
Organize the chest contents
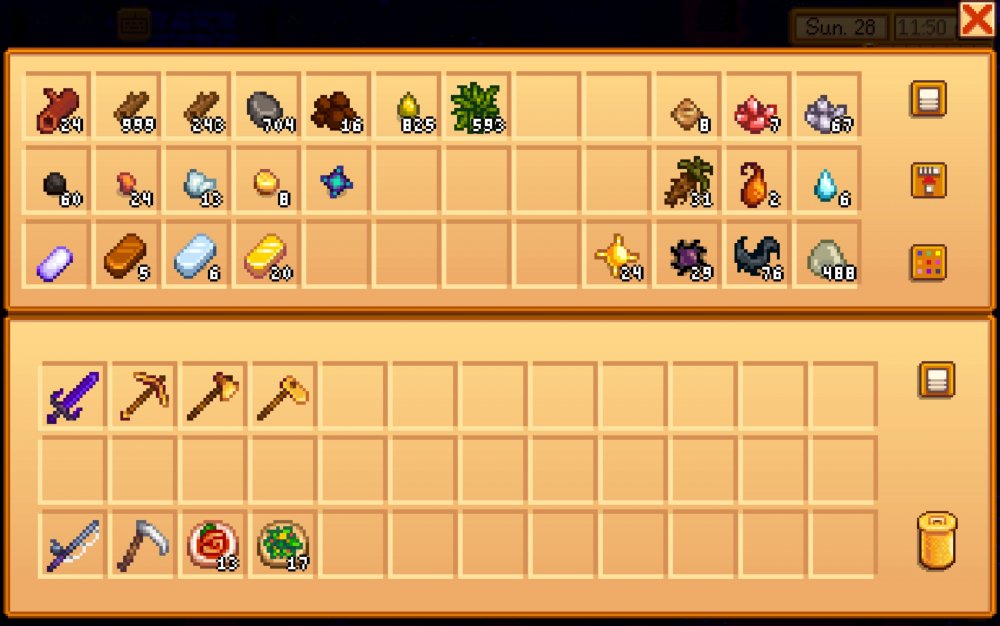(928, 99)
